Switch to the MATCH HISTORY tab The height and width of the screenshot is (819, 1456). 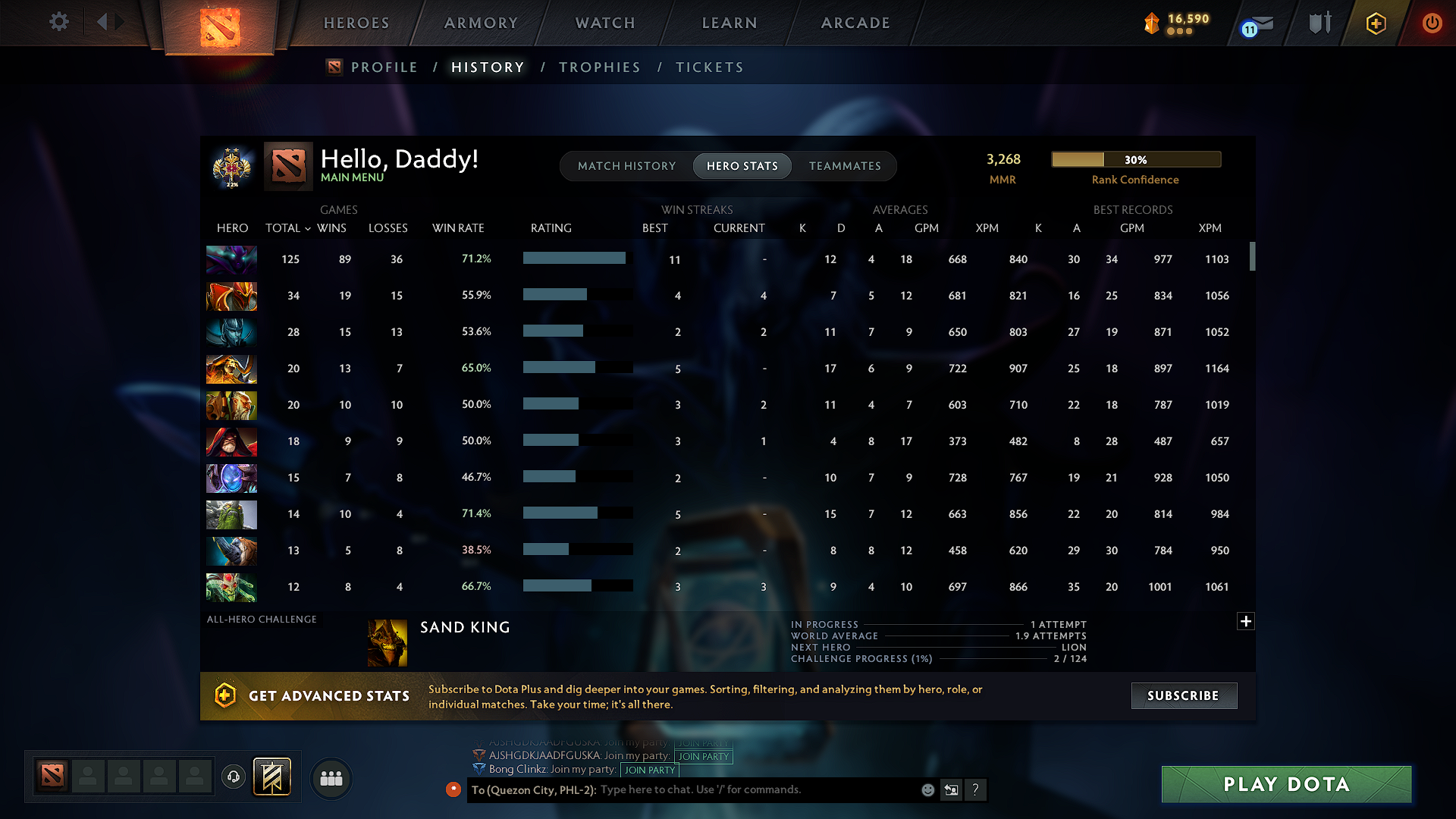(x=626, y=165)
